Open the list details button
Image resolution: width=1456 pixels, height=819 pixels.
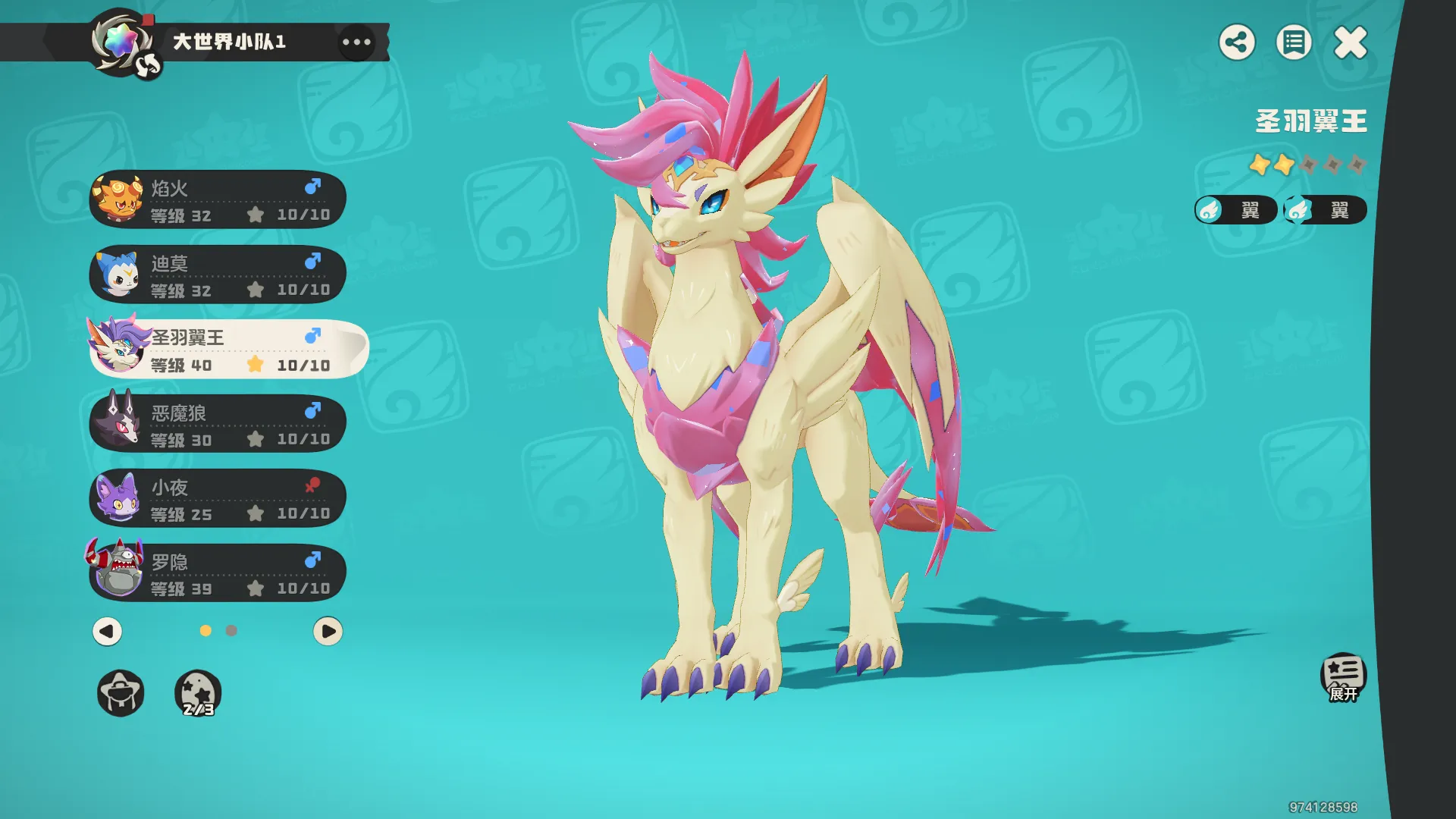pos(1294,42)
